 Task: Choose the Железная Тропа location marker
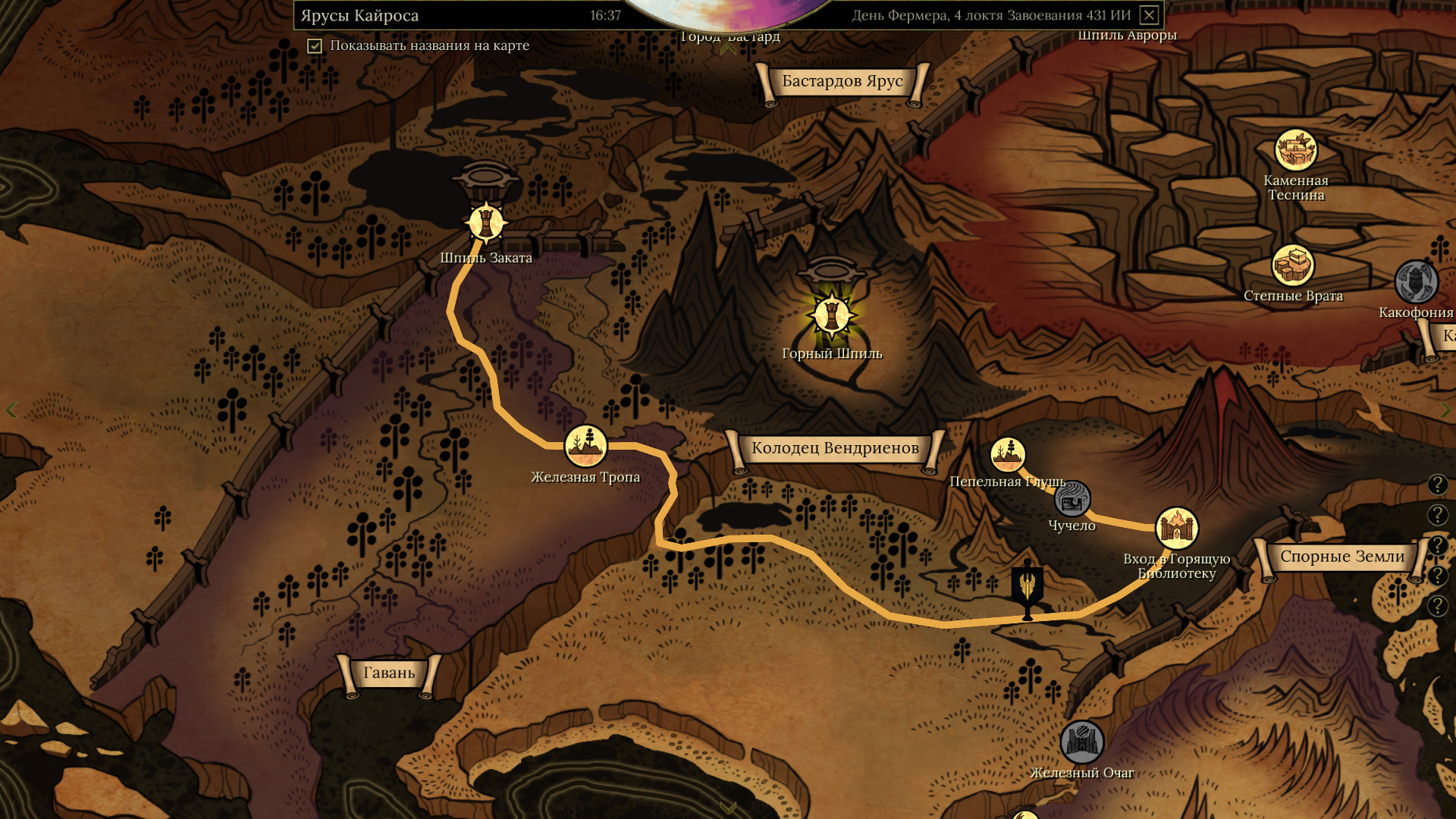click(585, 446)
